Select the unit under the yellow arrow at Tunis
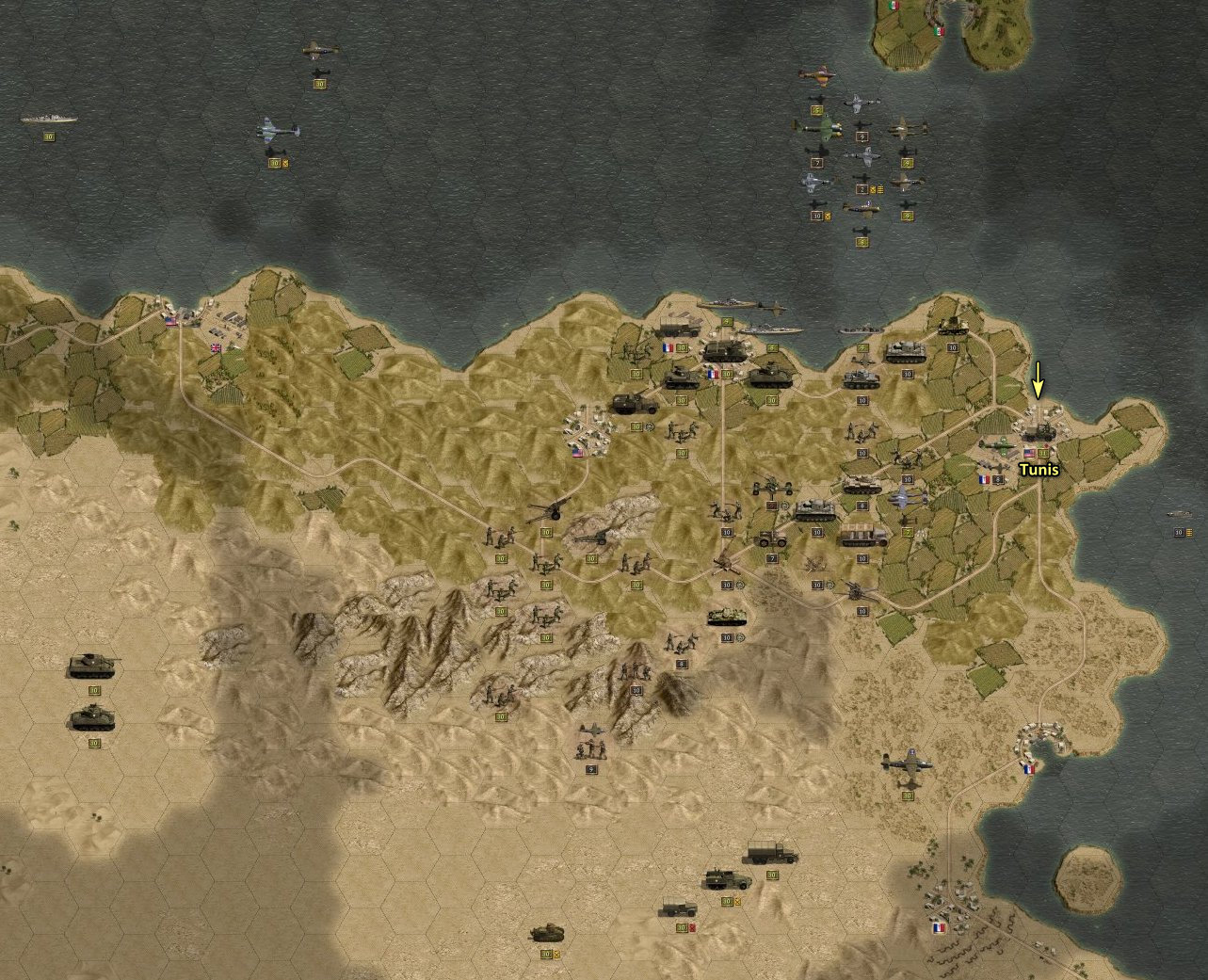Screen dimensions: 1208x980 click(1039, 431)
